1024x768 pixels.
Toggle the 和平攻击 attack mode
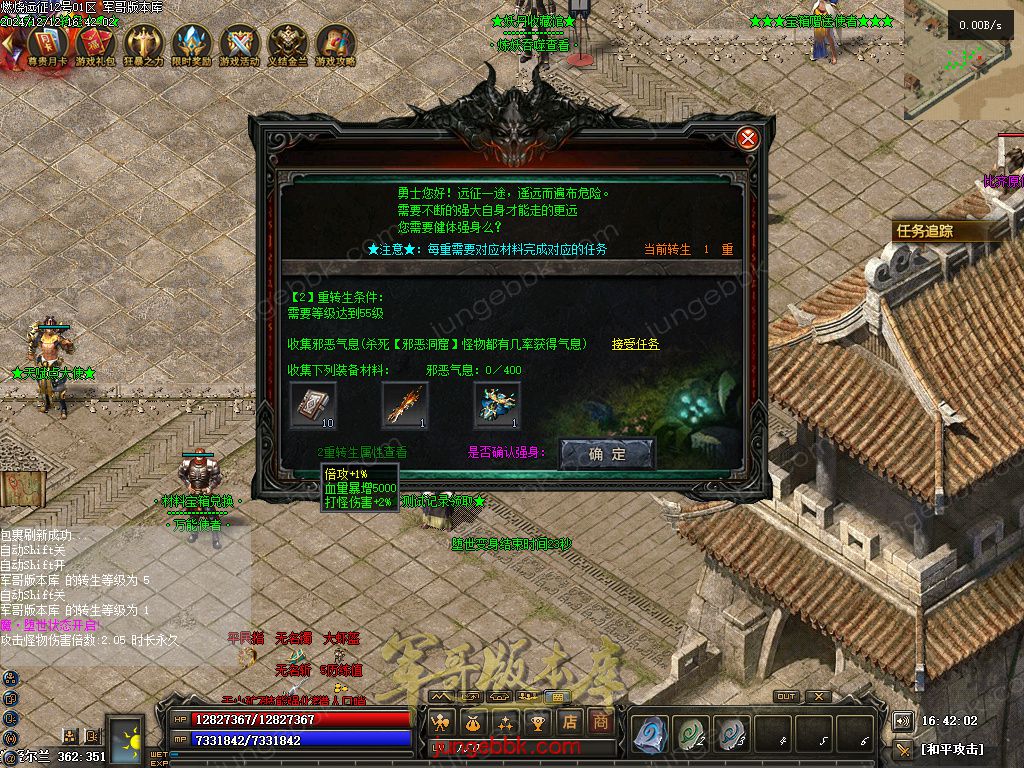pos(951,748)
